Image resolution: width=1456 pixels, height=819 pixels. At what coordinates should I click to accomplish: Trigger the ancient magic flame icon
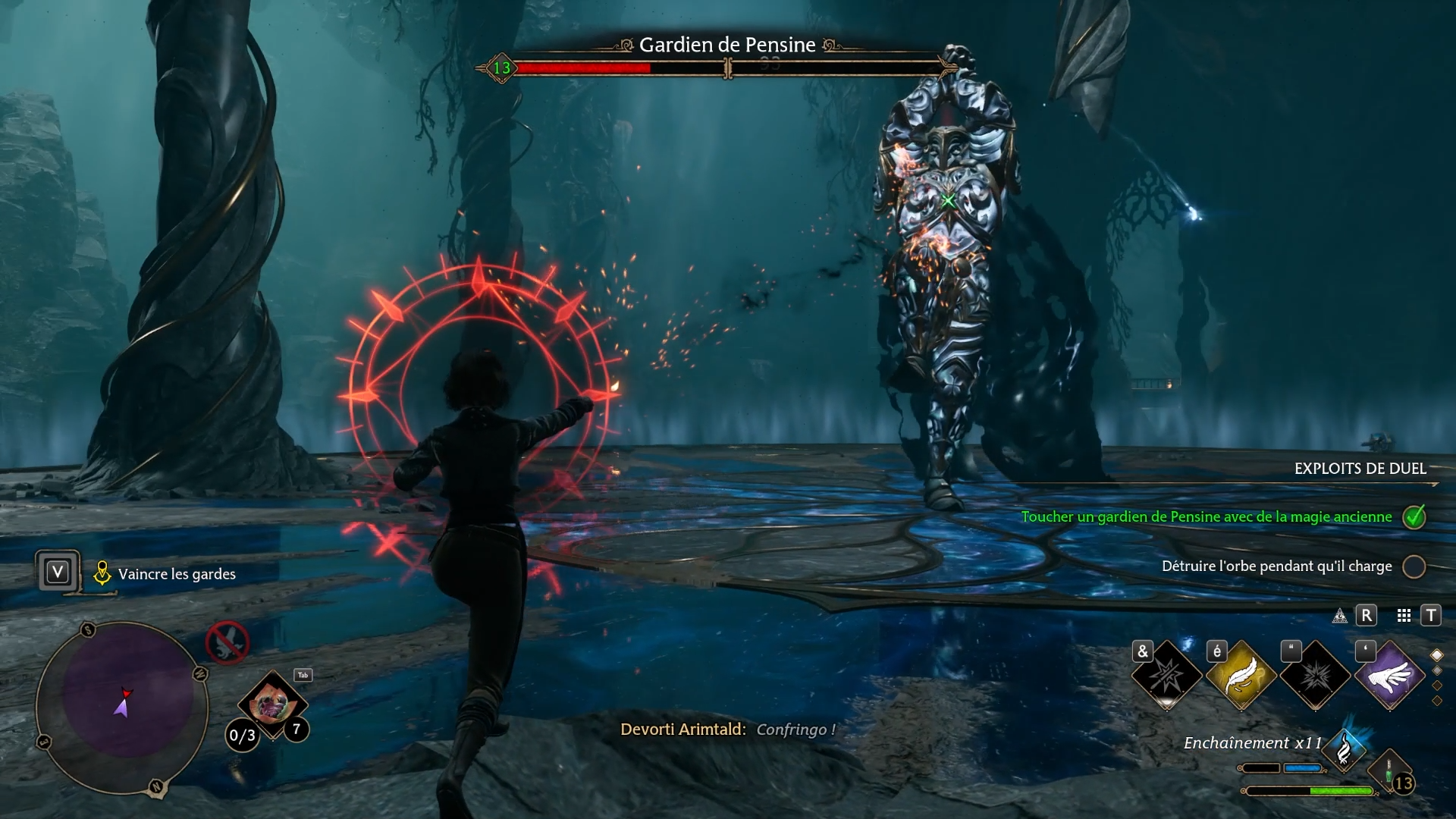click(1344, 749)
